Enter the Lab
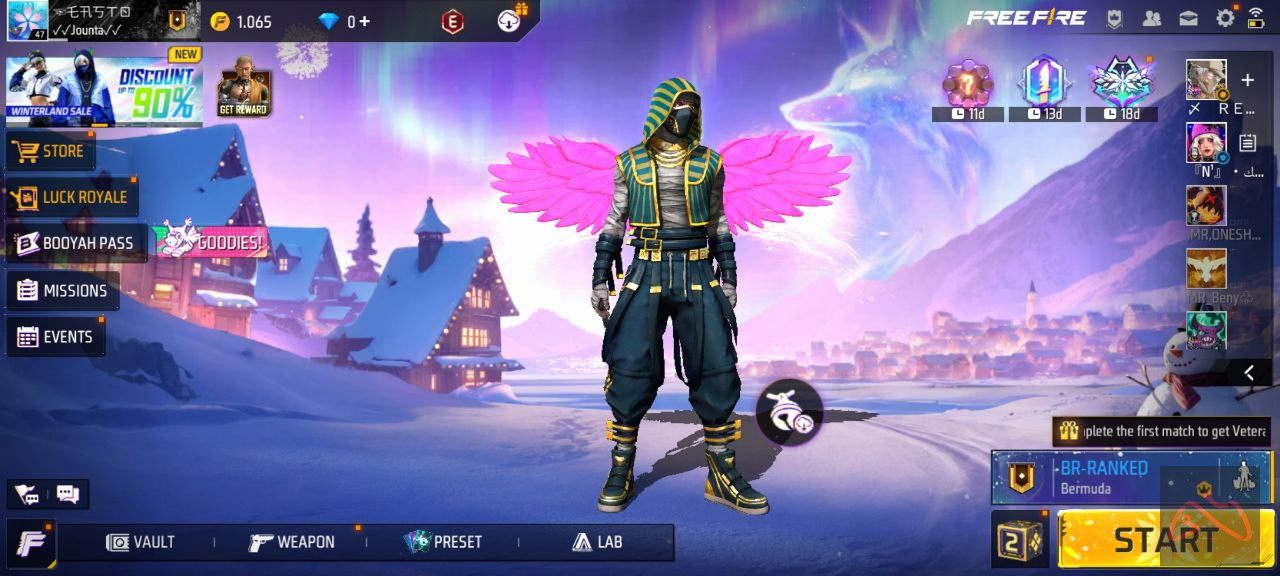 click(x=597, y=542)
